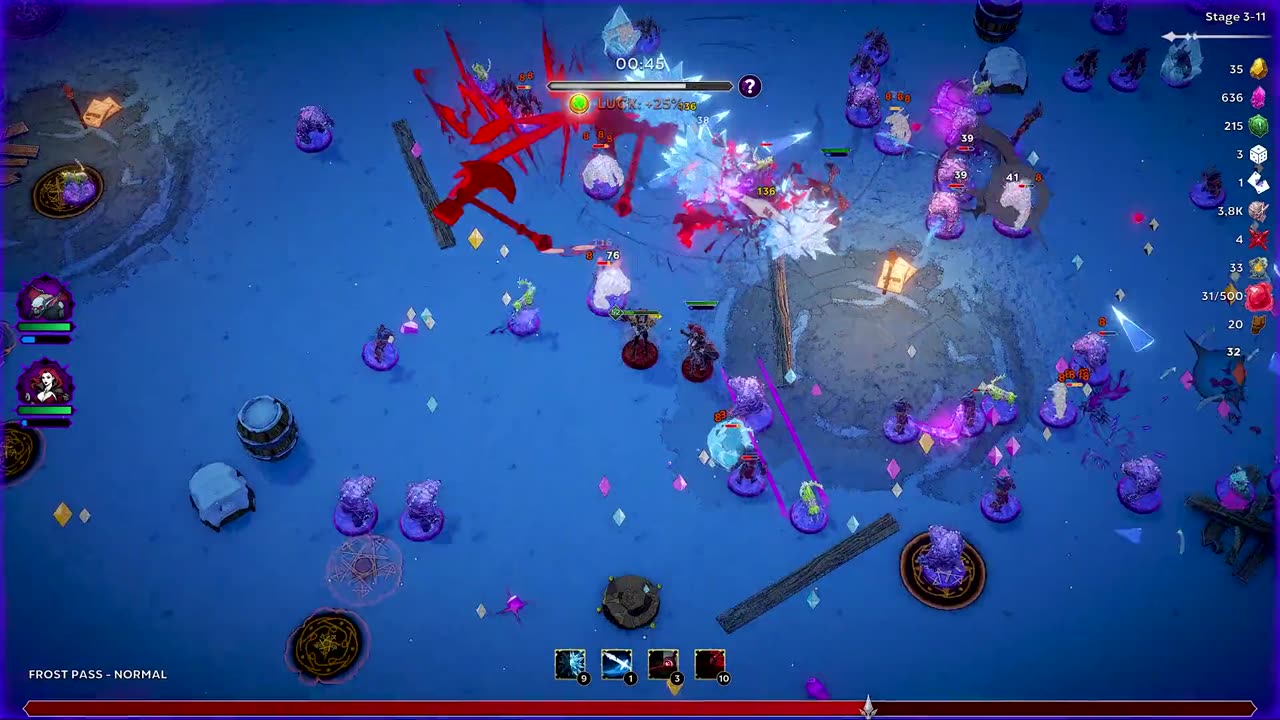Click the green gem resource icon
The image size is (1280, 720).
(1258, 126)
